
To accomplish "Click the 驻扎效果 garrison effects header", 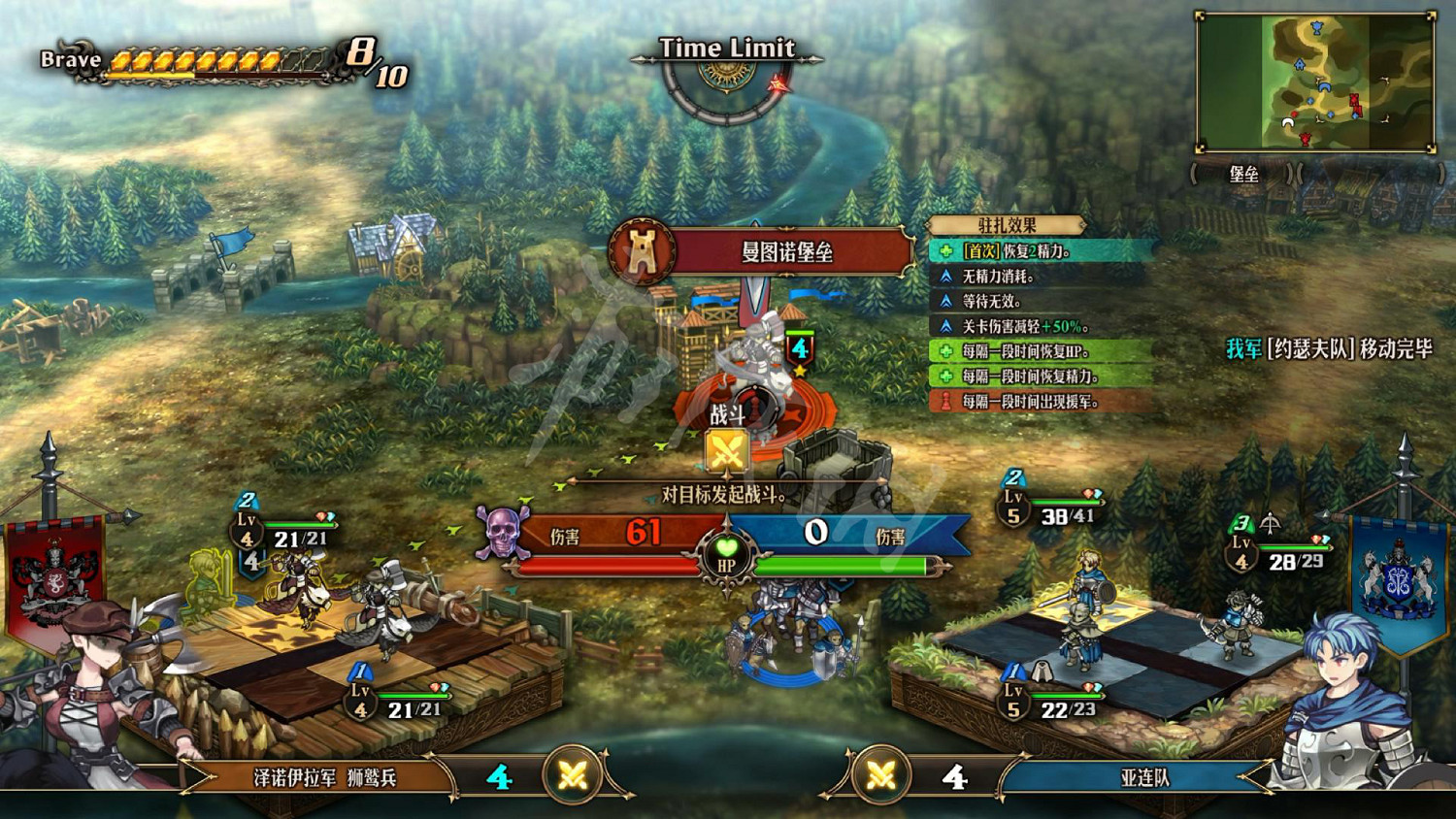I will (1007, 225).
